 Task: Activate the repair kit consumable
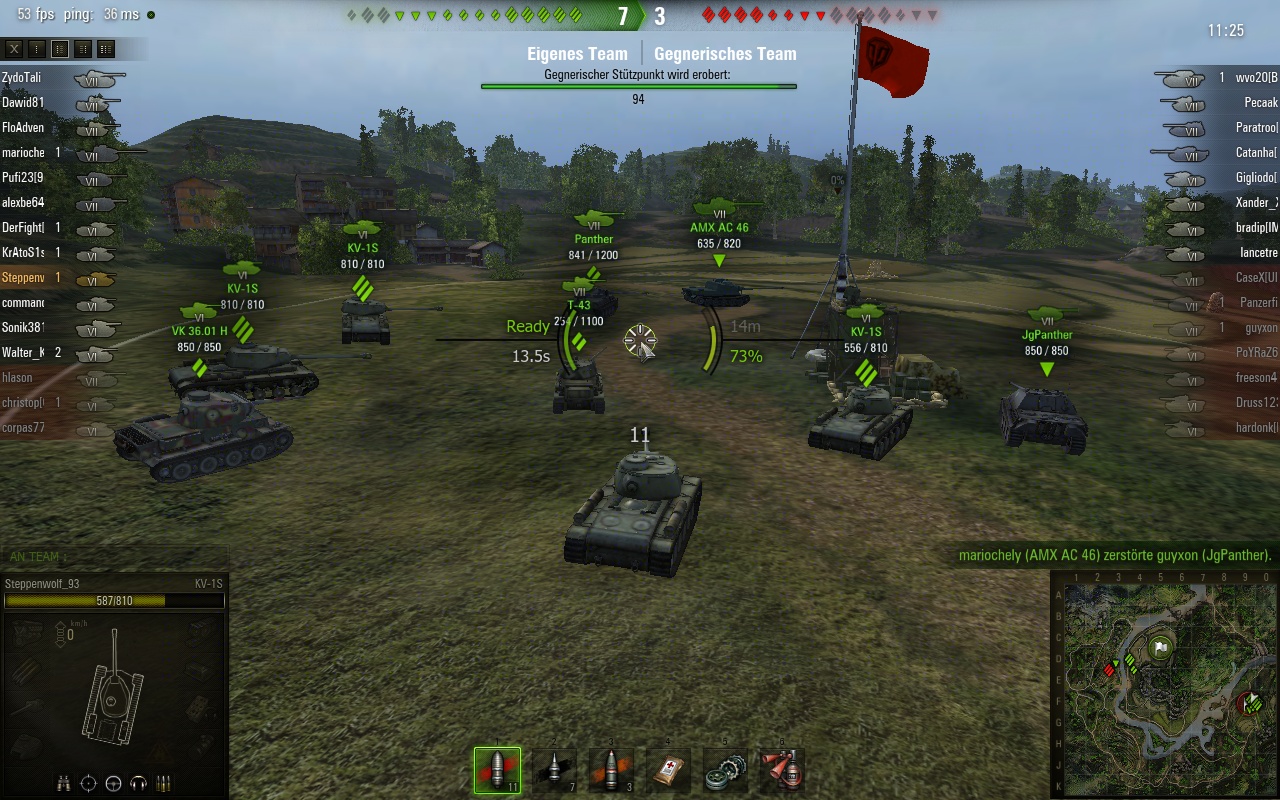click(724, 770)
